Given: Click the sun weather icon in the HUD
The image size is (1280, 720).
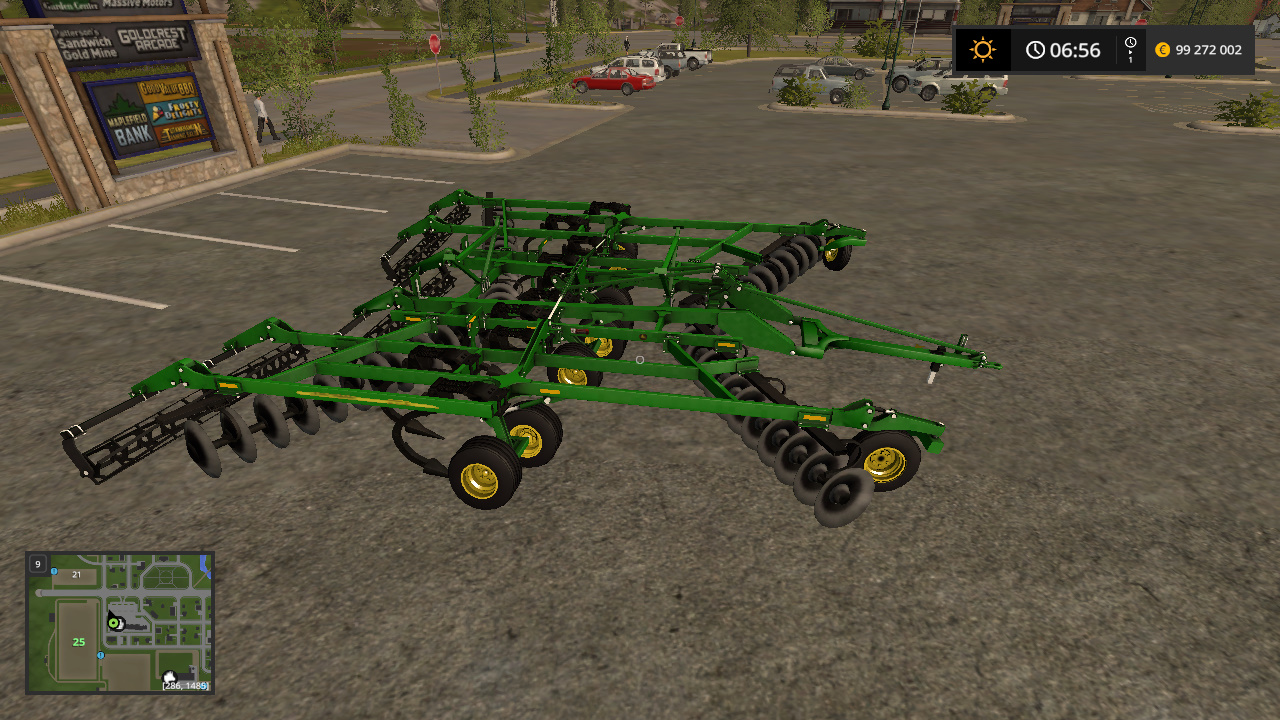Looking at the screenshot, I should tap(981, 48).
